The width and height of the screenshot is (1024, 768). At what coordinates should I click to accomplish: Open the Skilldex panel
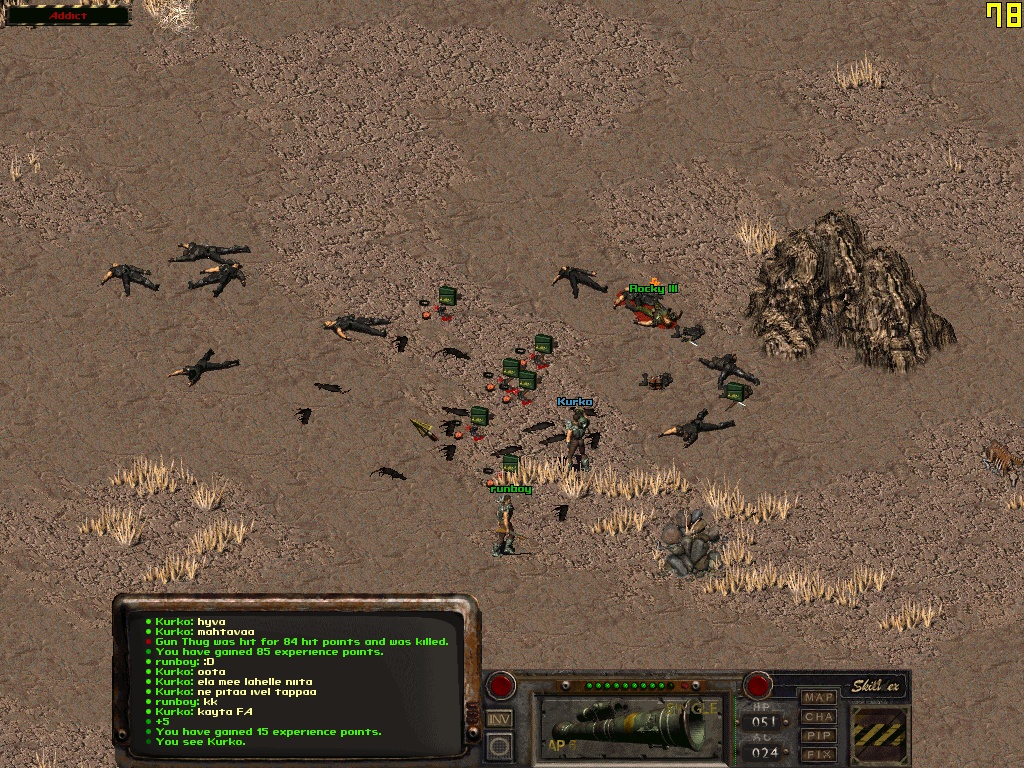(877, 687)
